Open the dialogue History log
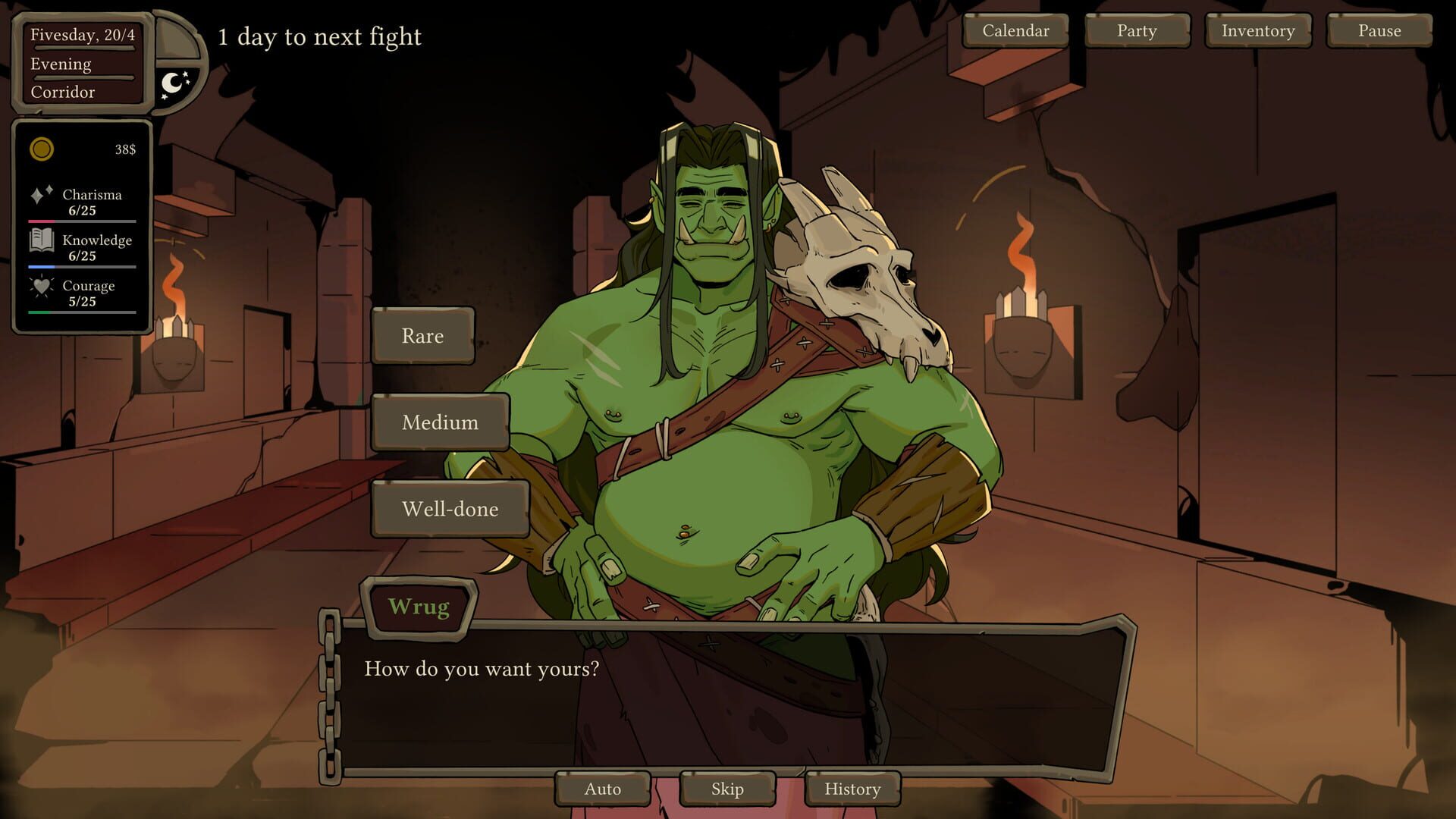This screenshot has width=1456, height=819. 852,789
